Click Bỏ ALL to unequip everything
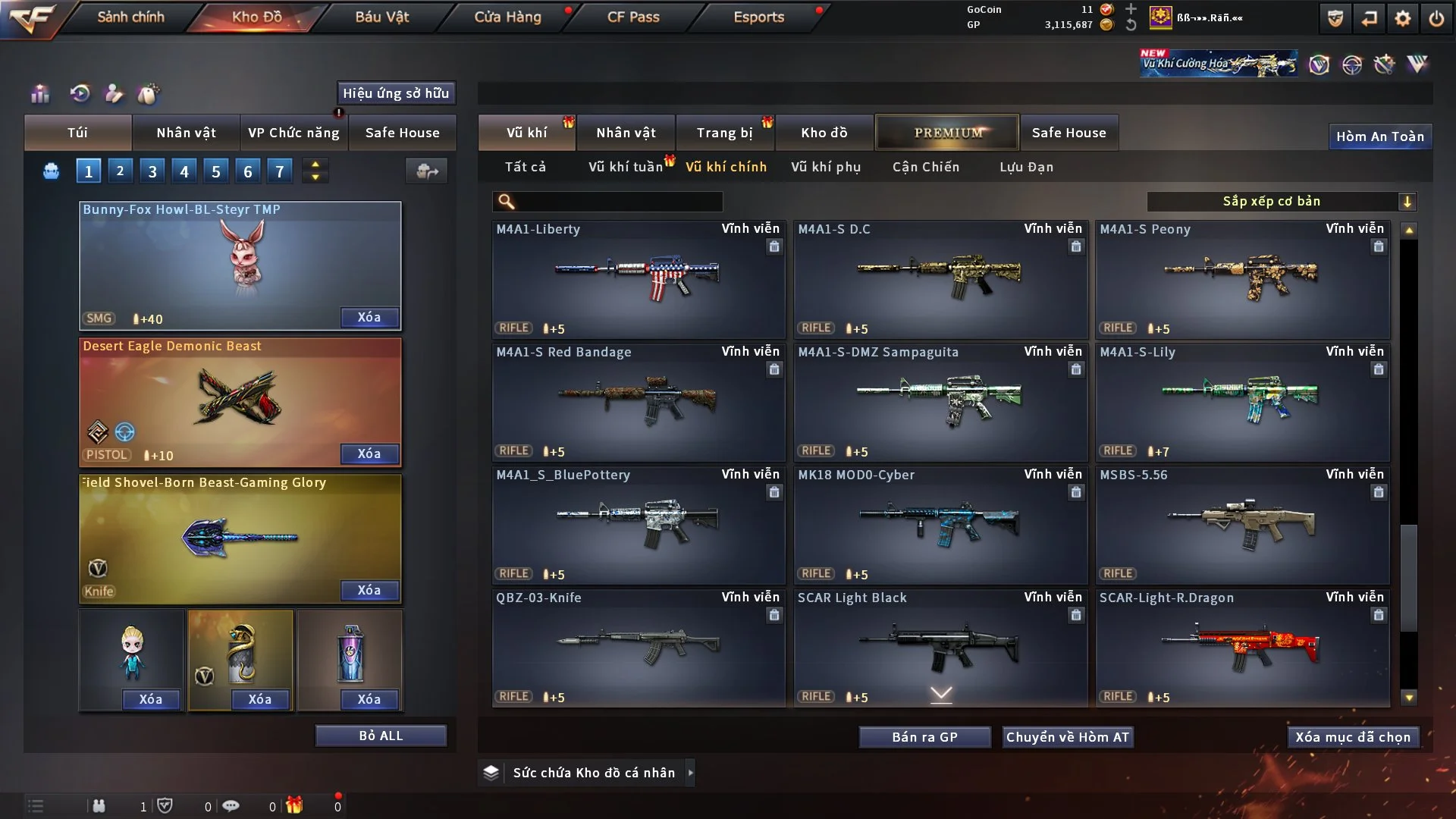Image resolution: width=1456 pixels, height=819 pixels. [x=381, y=736]
